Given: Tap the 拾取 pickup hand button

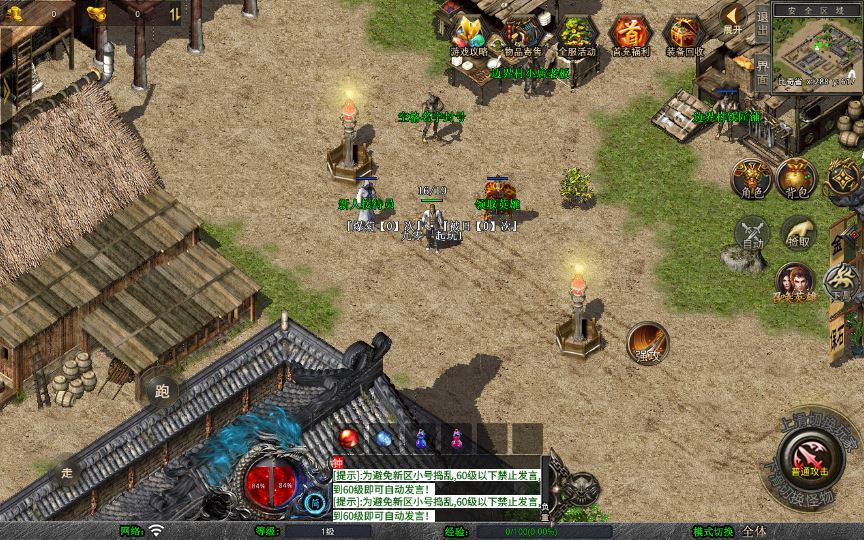Looking at the screenshot, I should tap(797, 232).
